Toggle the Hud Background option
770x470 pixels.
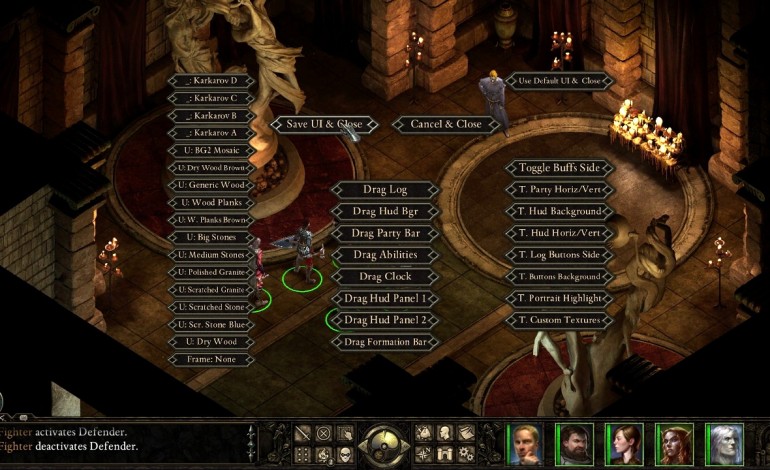559,211
